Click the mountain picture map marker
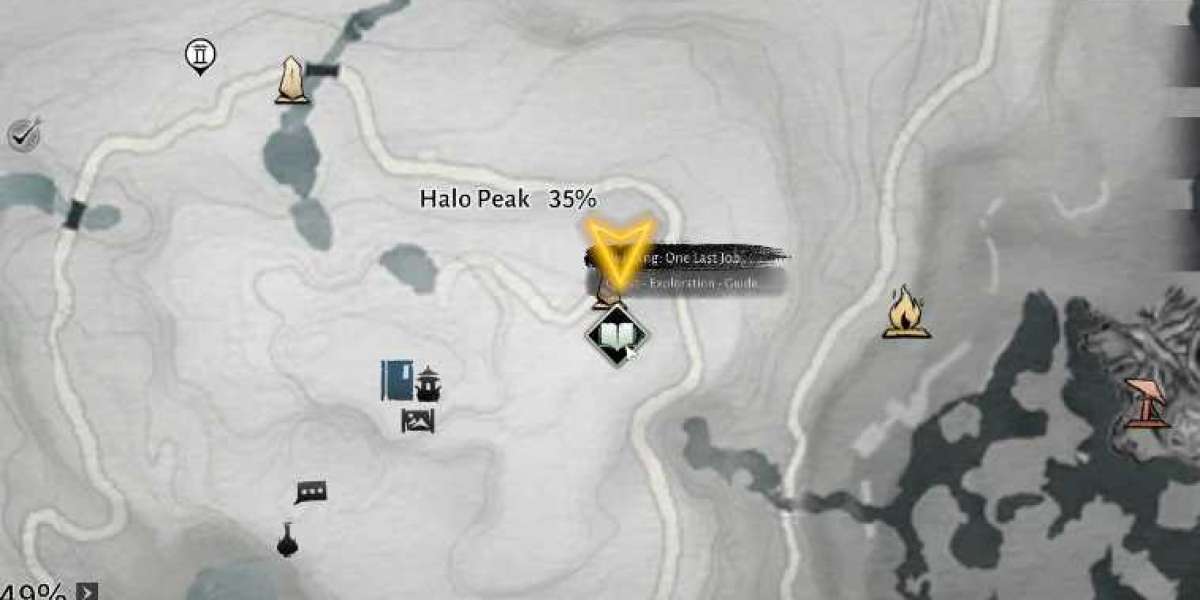 [x=417, y=421]
